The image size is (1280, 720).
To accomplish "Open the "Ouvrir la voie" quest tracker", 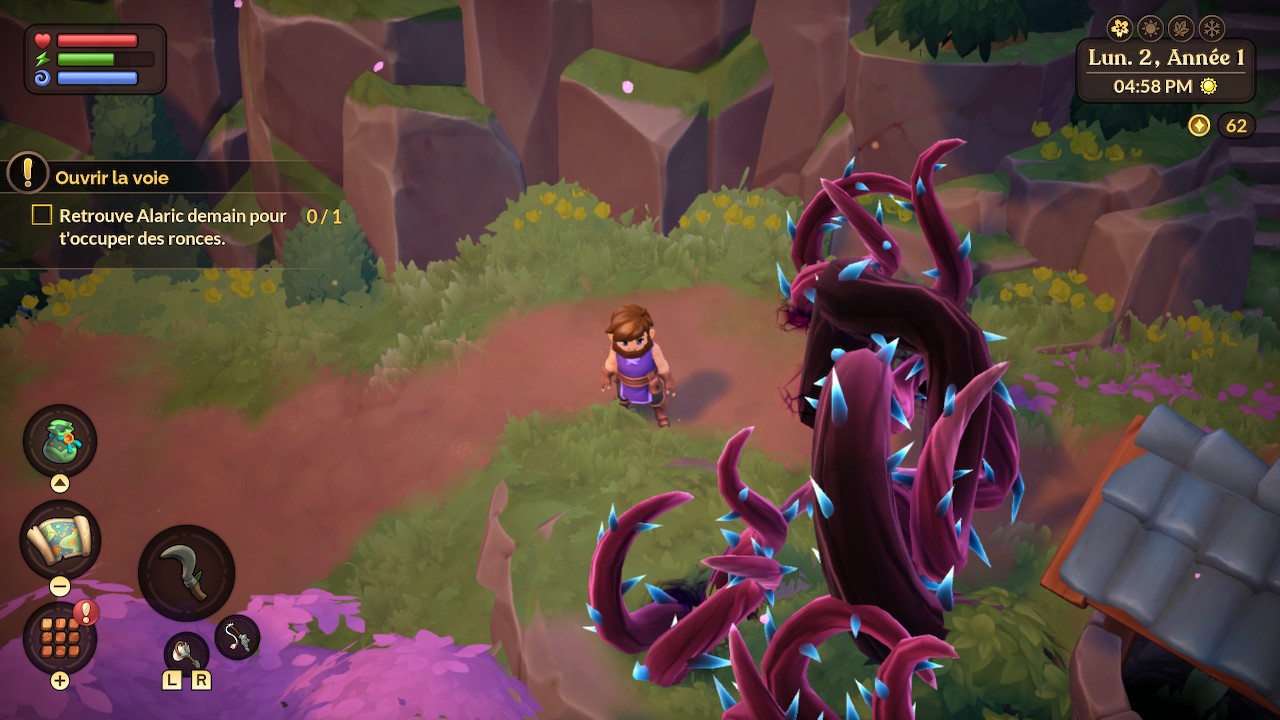I will point(111,178).
